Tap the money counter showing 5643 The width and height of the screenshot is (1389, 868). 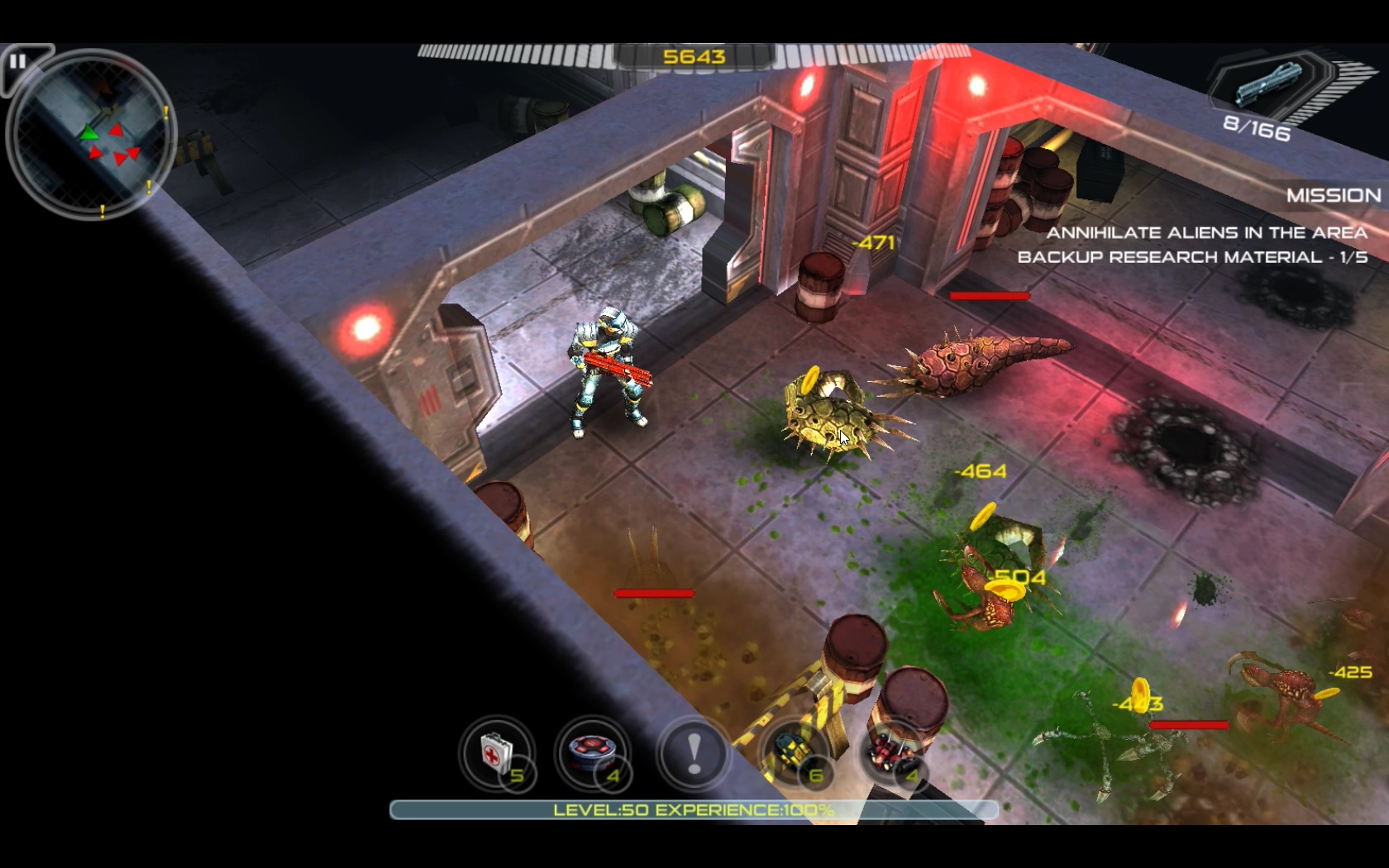pos(694,58)
